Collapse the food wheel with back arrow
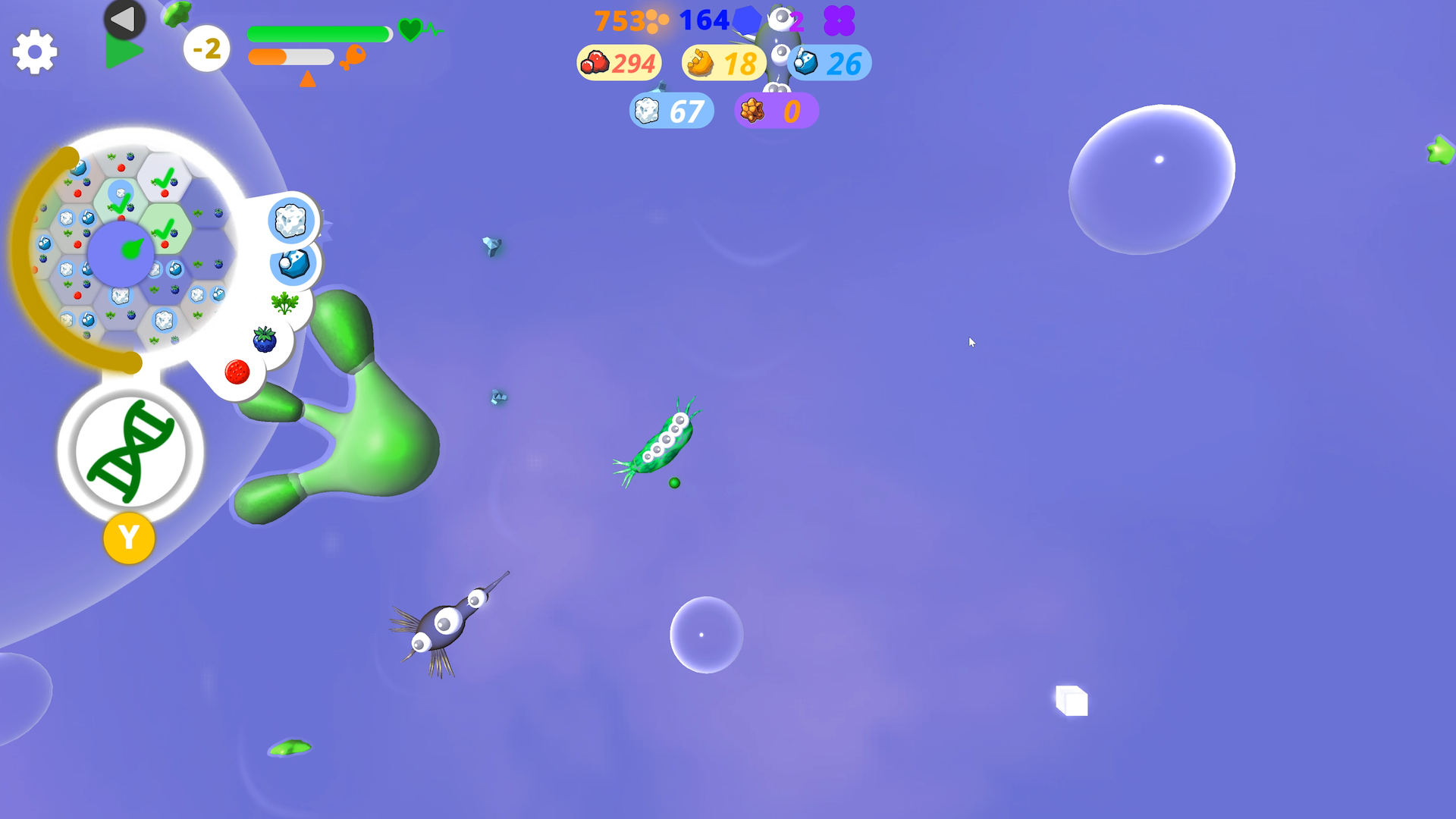The height and width of the screenshot is (819, 1456). click(x=124, y=19)
